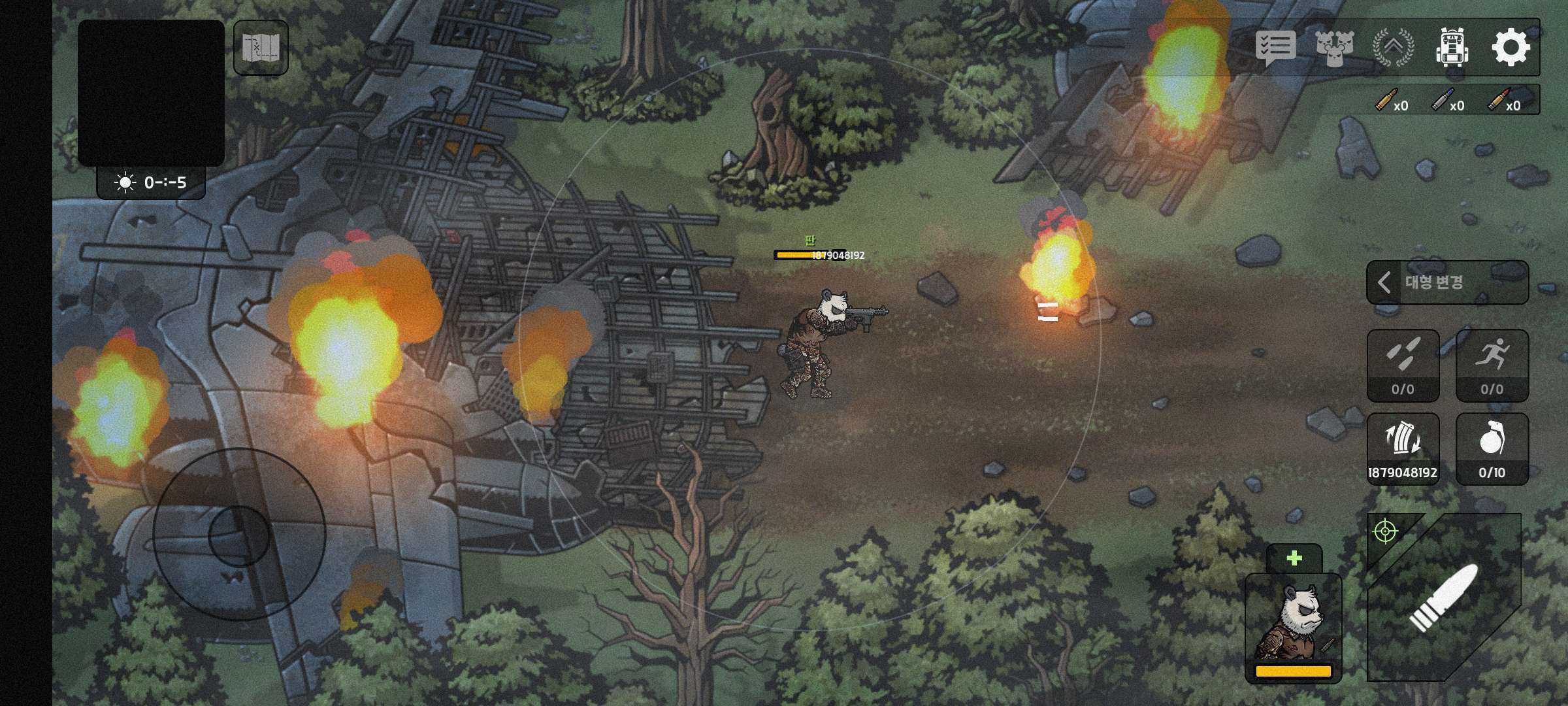Activate the sprint running skill
This screenshot has height=706, width=1568.
[1492, 365]
